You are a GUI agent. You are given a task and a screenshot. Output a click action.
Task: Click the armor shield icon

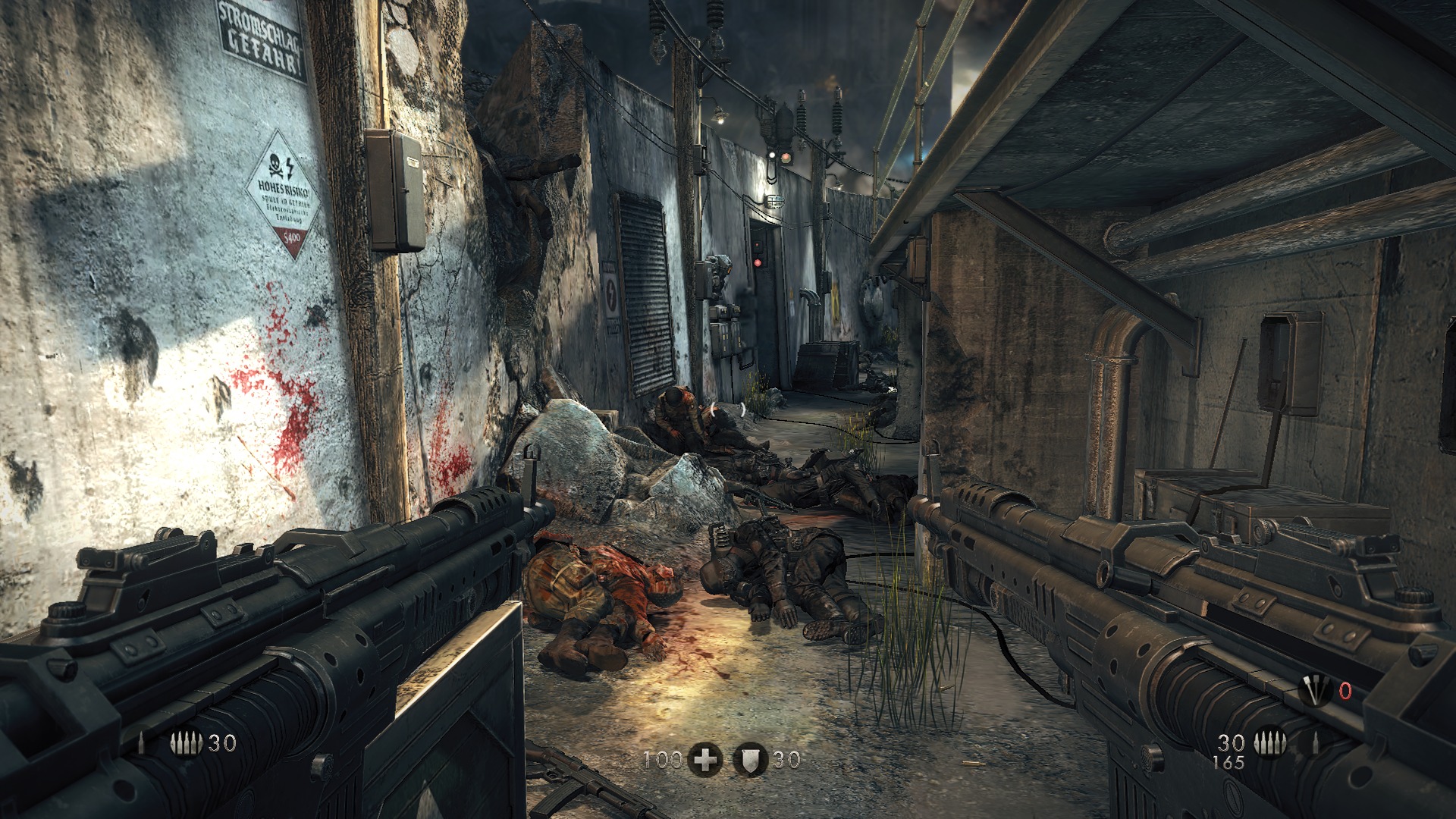[x=752, y=759]
